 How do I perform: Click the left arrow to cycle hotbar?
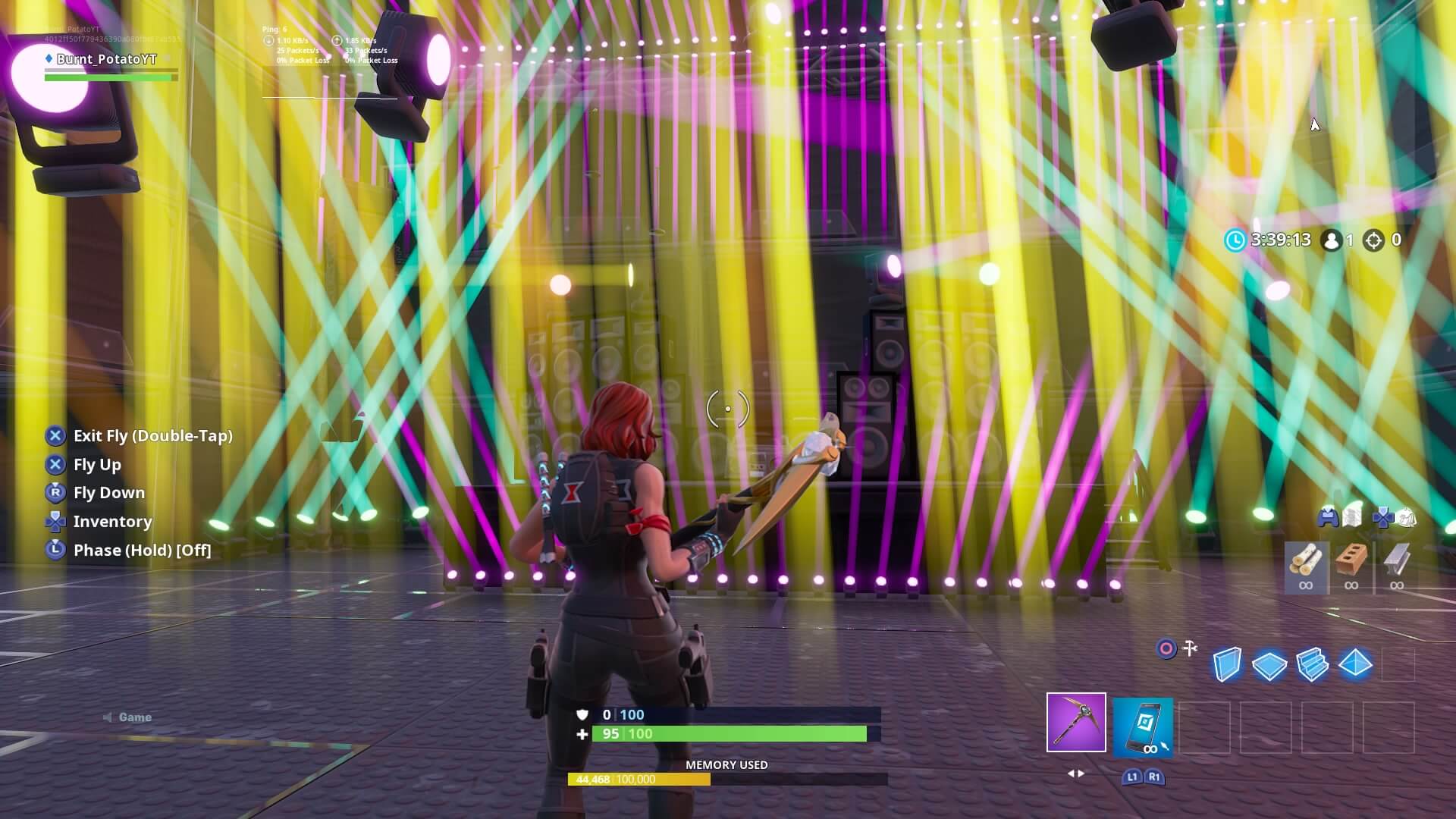point(1071,773)
